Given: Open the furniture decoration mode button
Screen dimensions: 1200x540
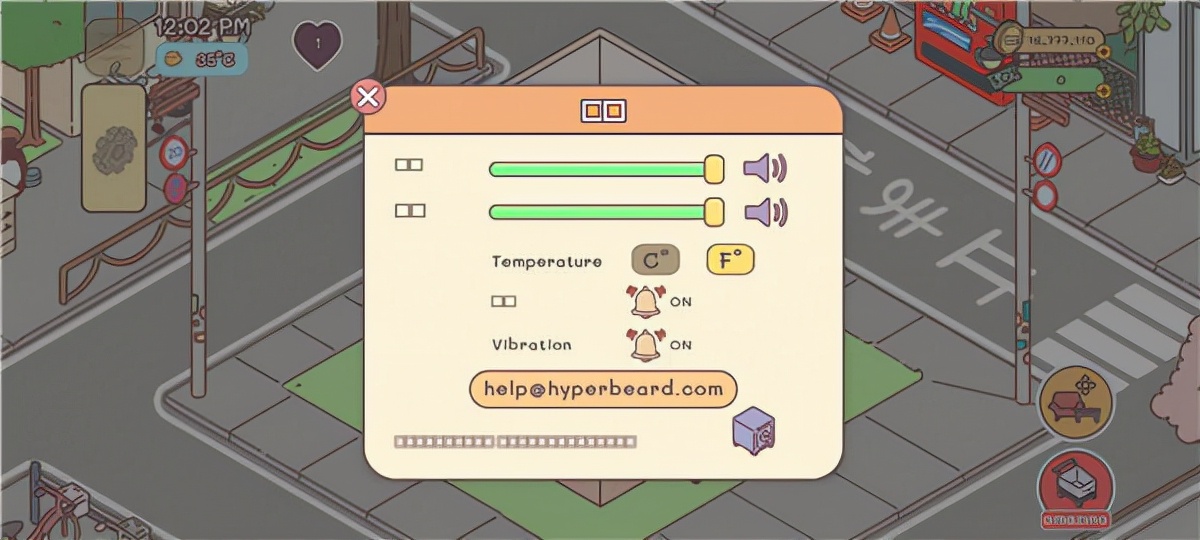Looking at the screenshot, I should (1076, 401).
